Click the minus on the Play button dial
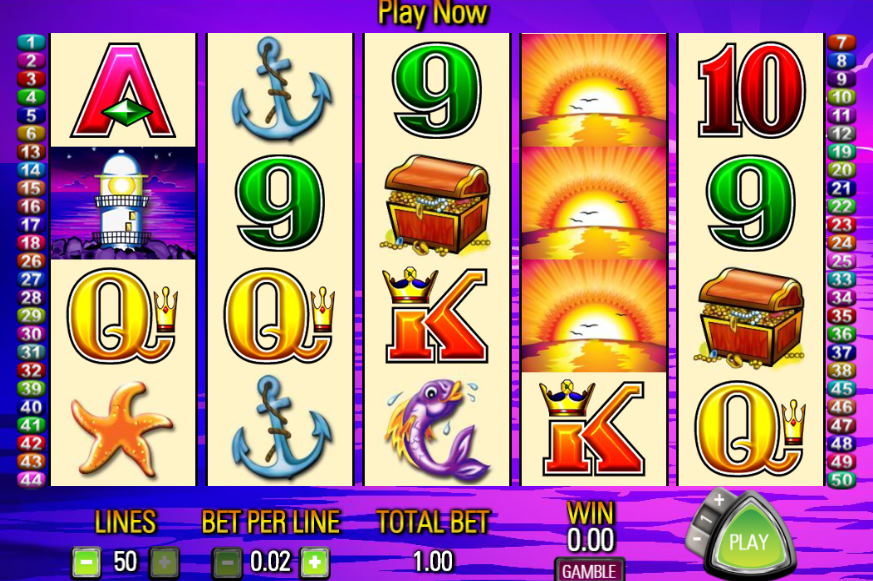Viewport: 873px width, 581px height. coord(697,540)
